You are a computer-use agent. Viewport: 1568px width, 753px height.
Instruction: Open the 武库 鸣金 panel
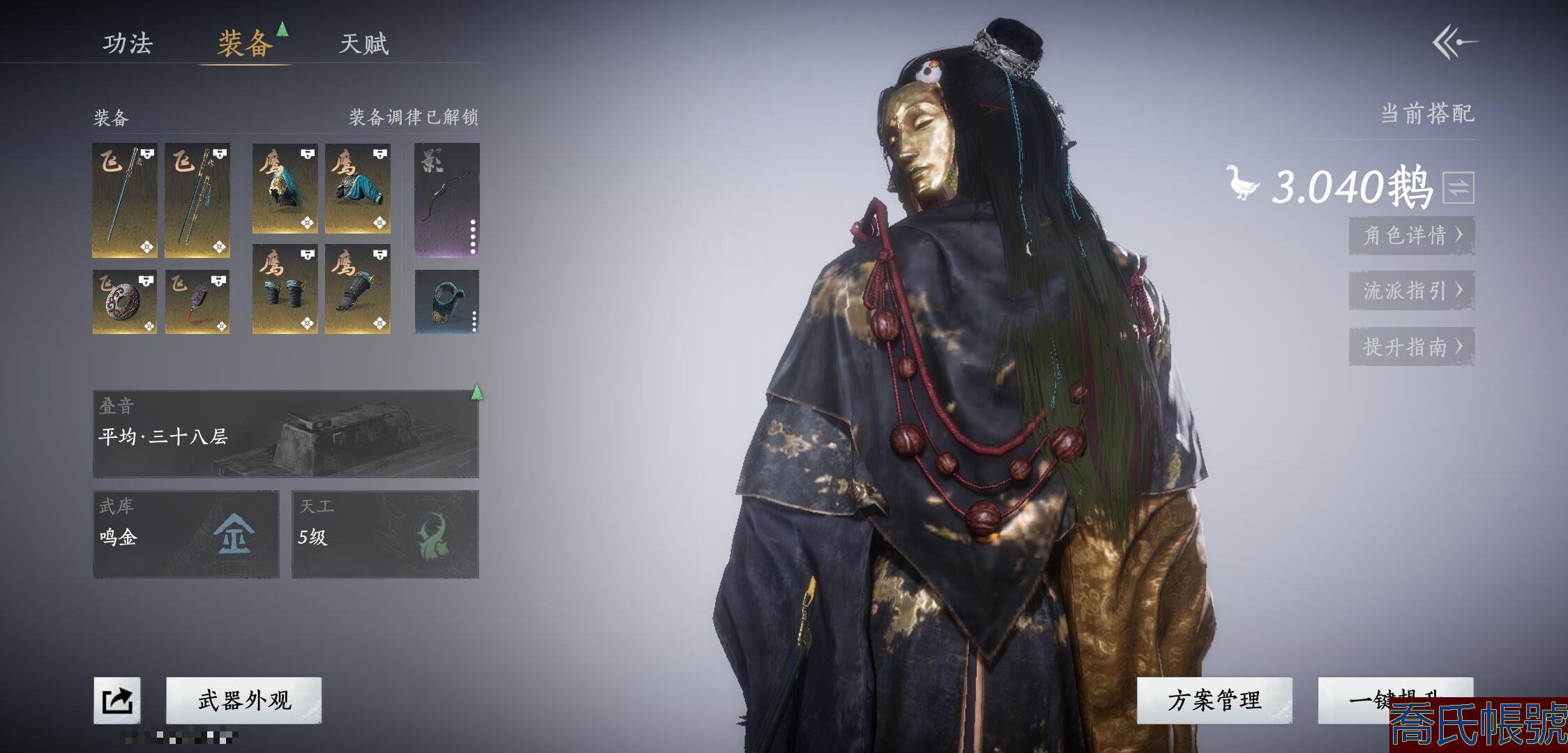click(x=186, y=534)
